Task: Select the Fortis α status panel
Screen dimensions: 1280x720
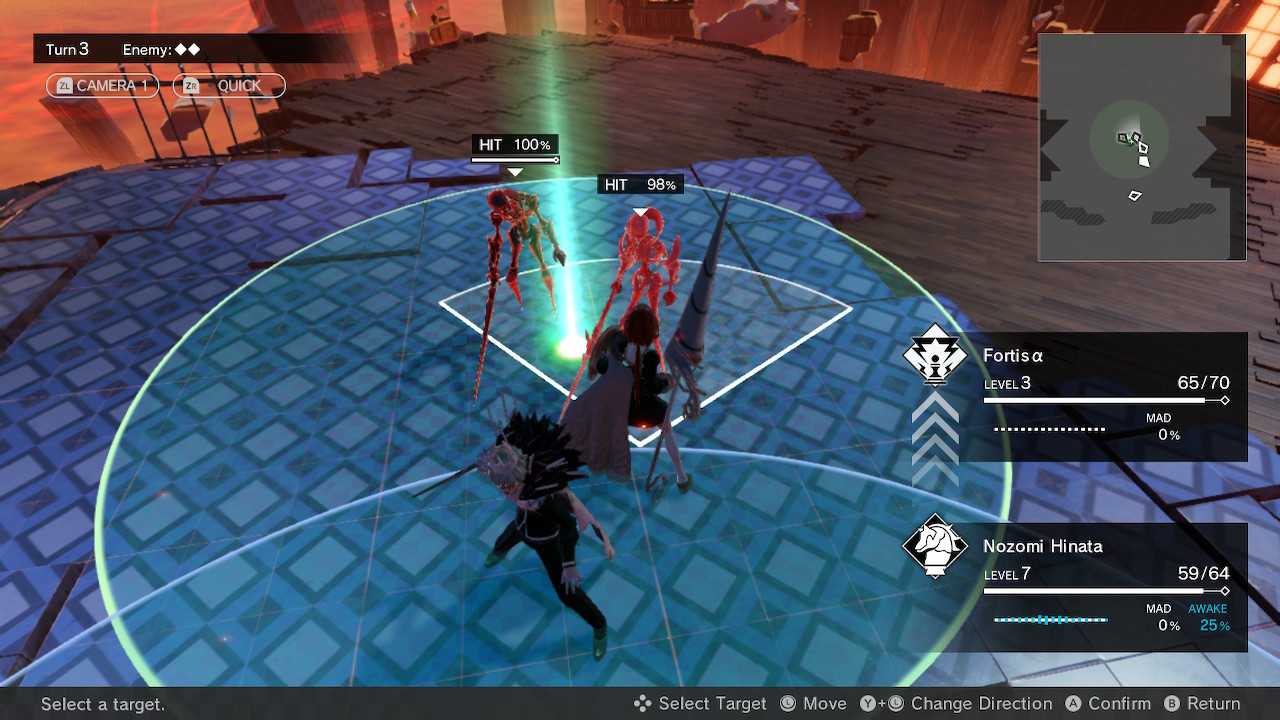Action: [1105, 397]
